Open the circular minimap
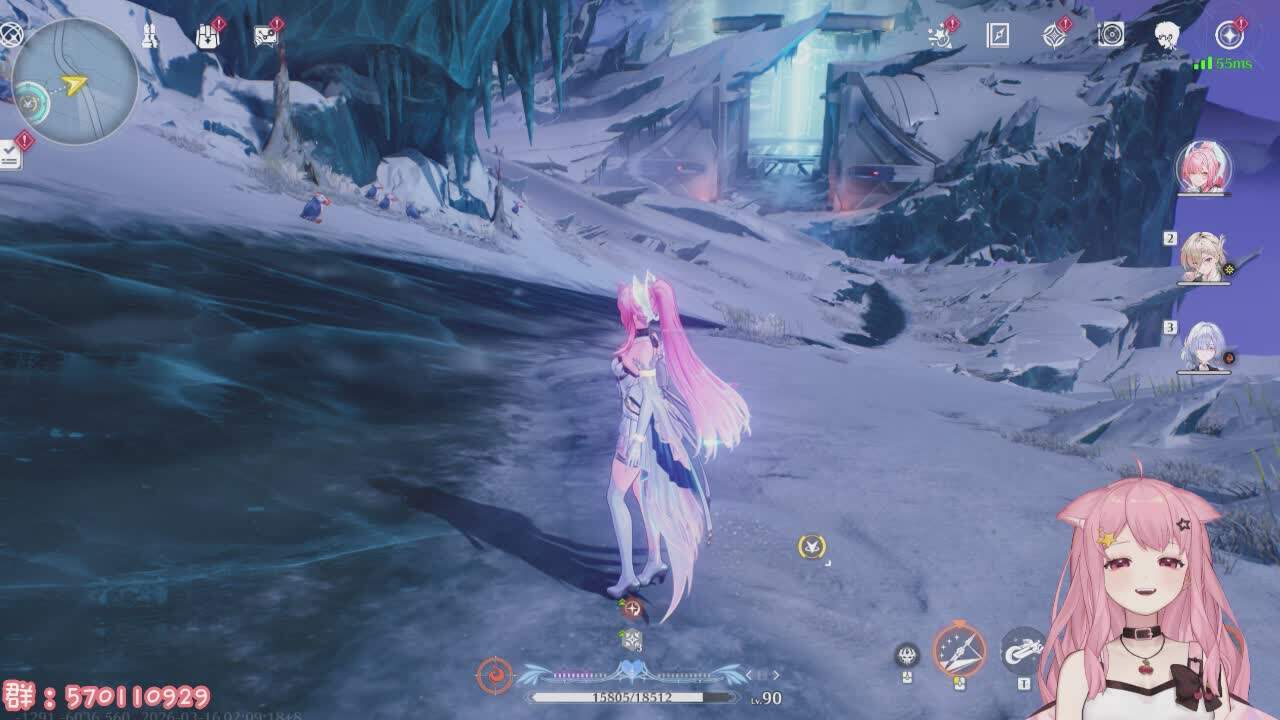 pos(75,82)
